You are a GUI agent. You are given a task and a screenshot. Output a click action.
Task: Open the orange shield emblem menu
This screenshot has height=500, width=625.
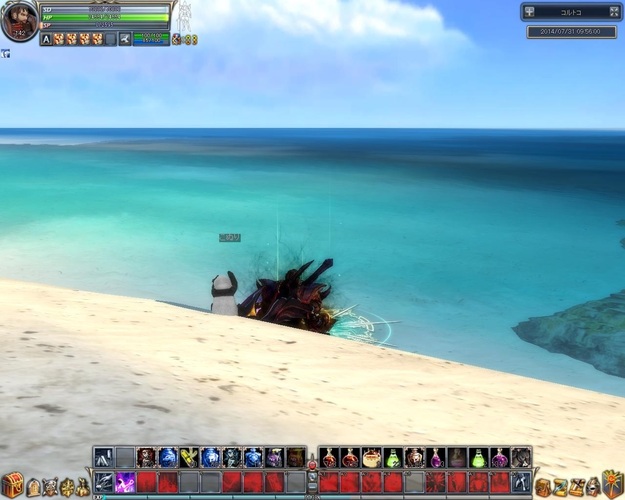(x=611, y=485)
